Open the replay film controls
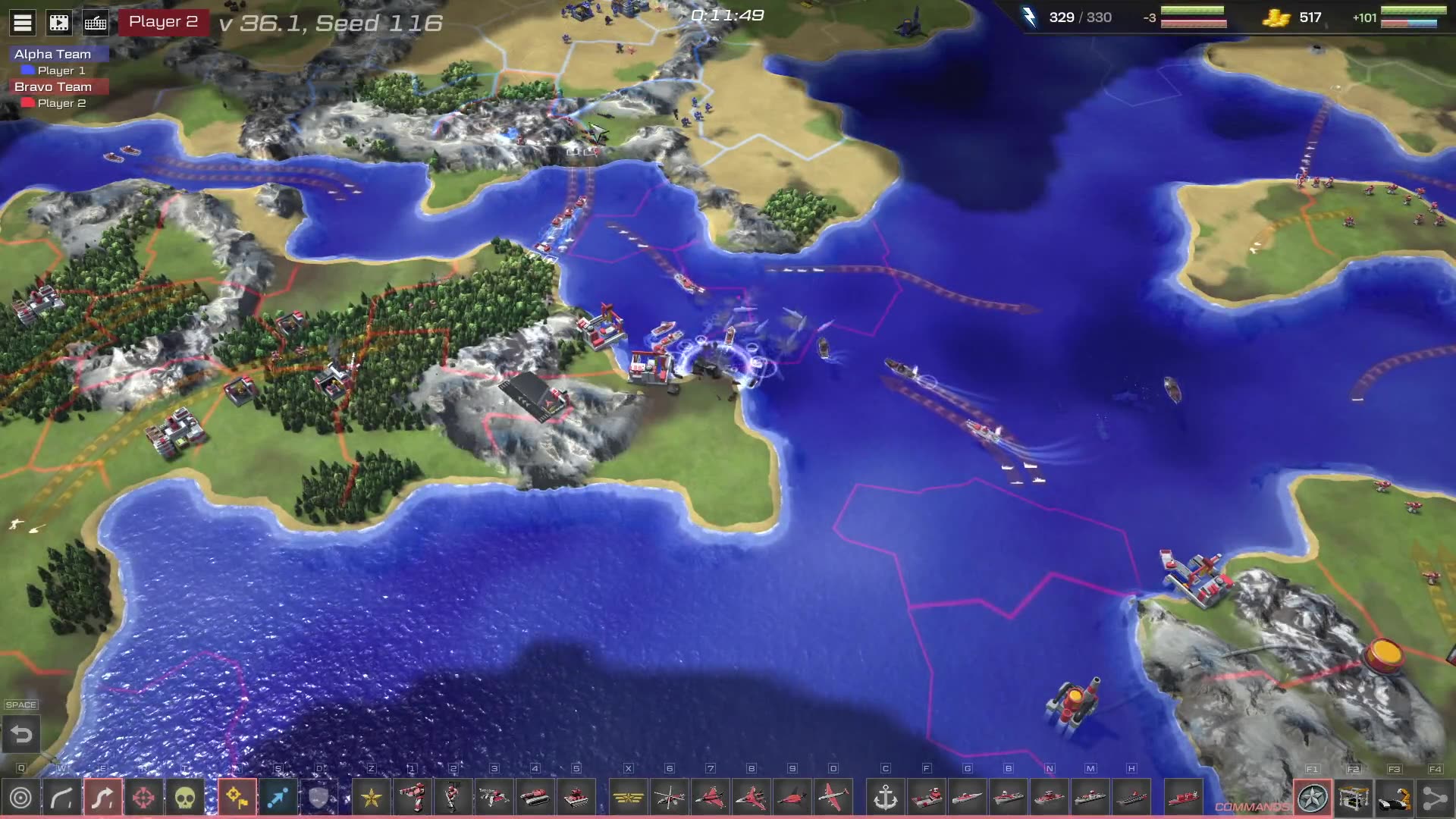Screen dimensions: 1456x819 pyautogui.click(x=59, y=23)
